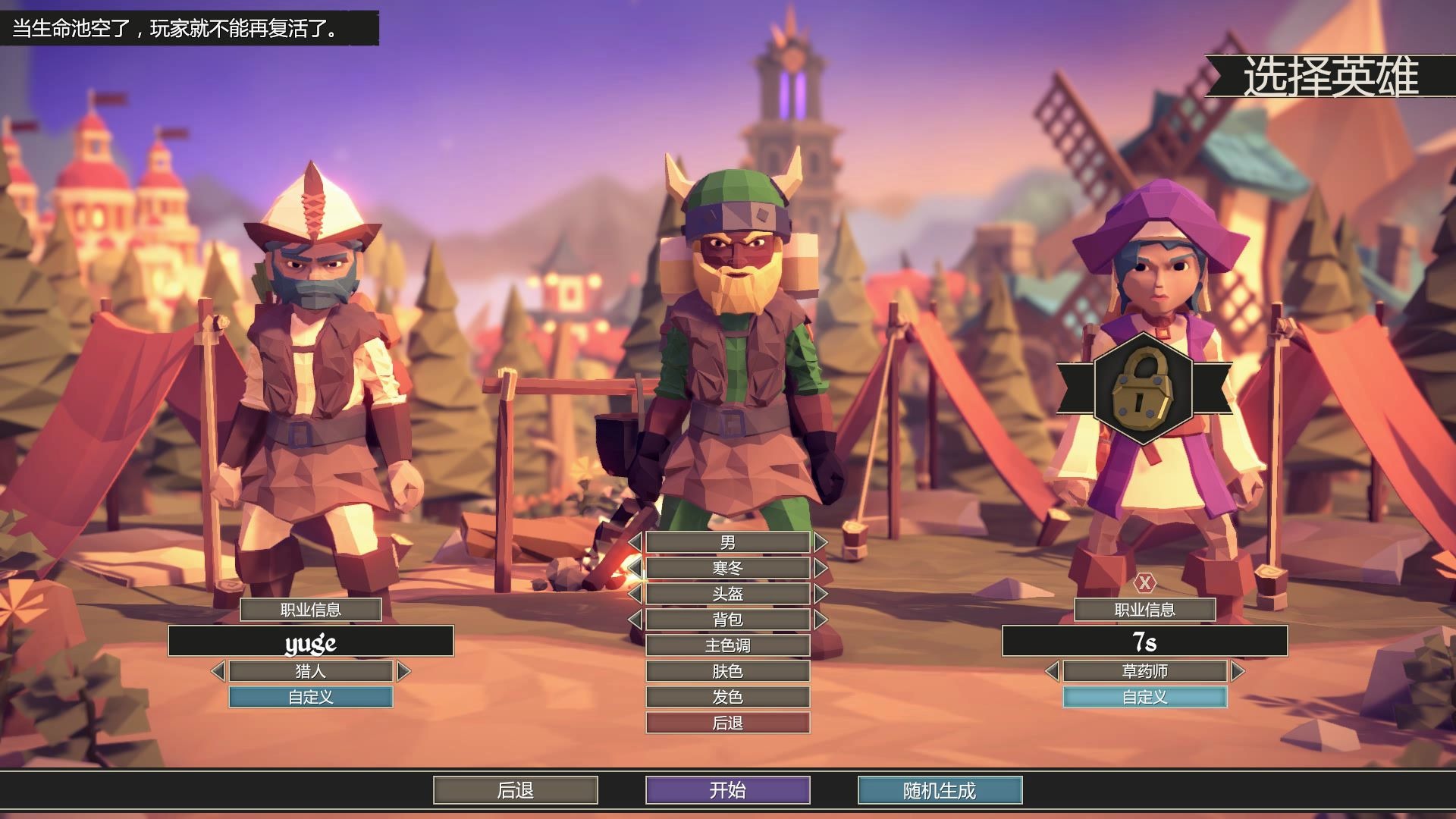Screen dimensions: 1456x819
Task: Open 职业信息 above the yuge name
Action: (x=310, y=610)
